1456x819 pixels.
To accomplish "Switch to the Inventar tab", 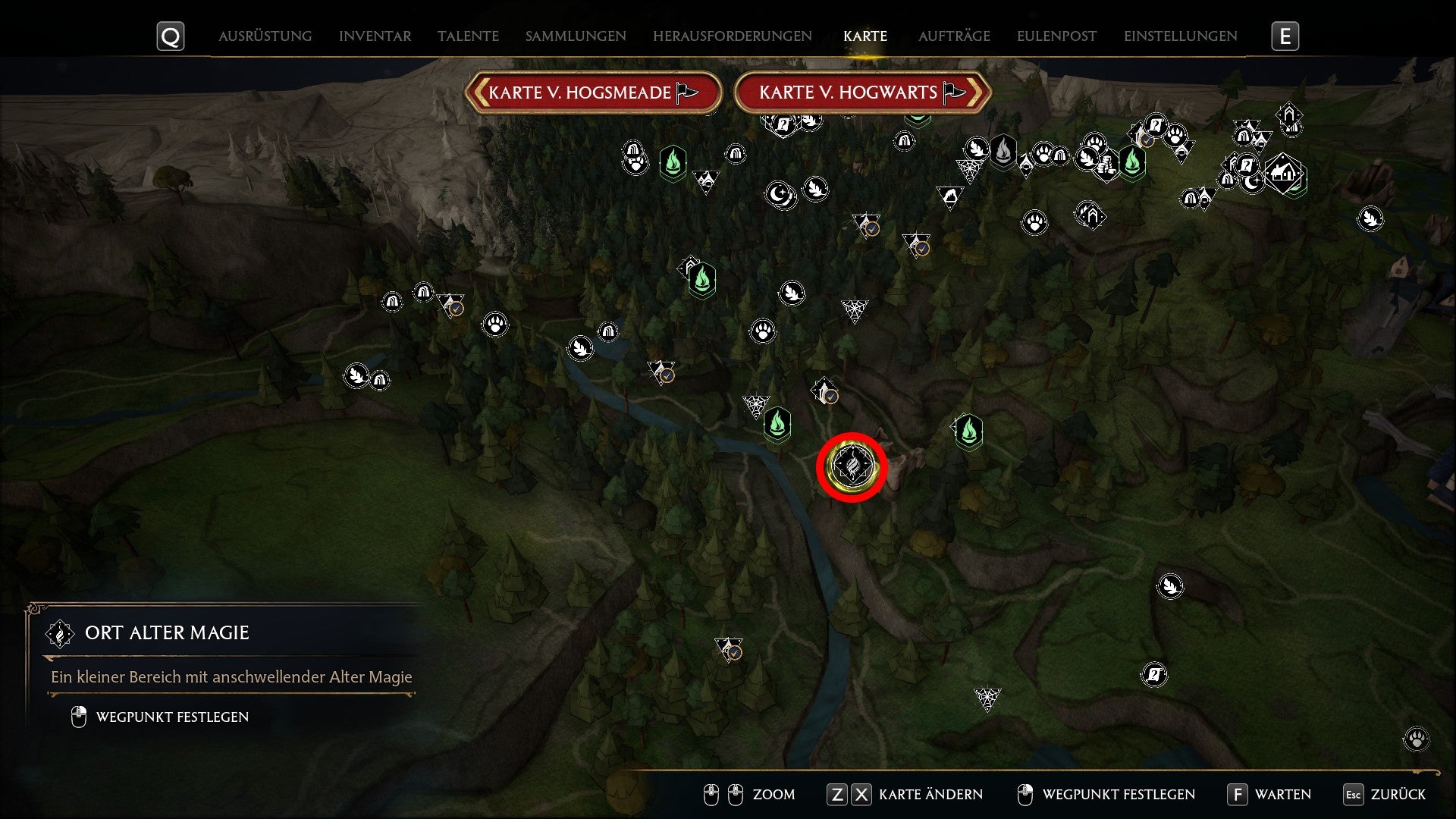I will click(x=375, y=36).
